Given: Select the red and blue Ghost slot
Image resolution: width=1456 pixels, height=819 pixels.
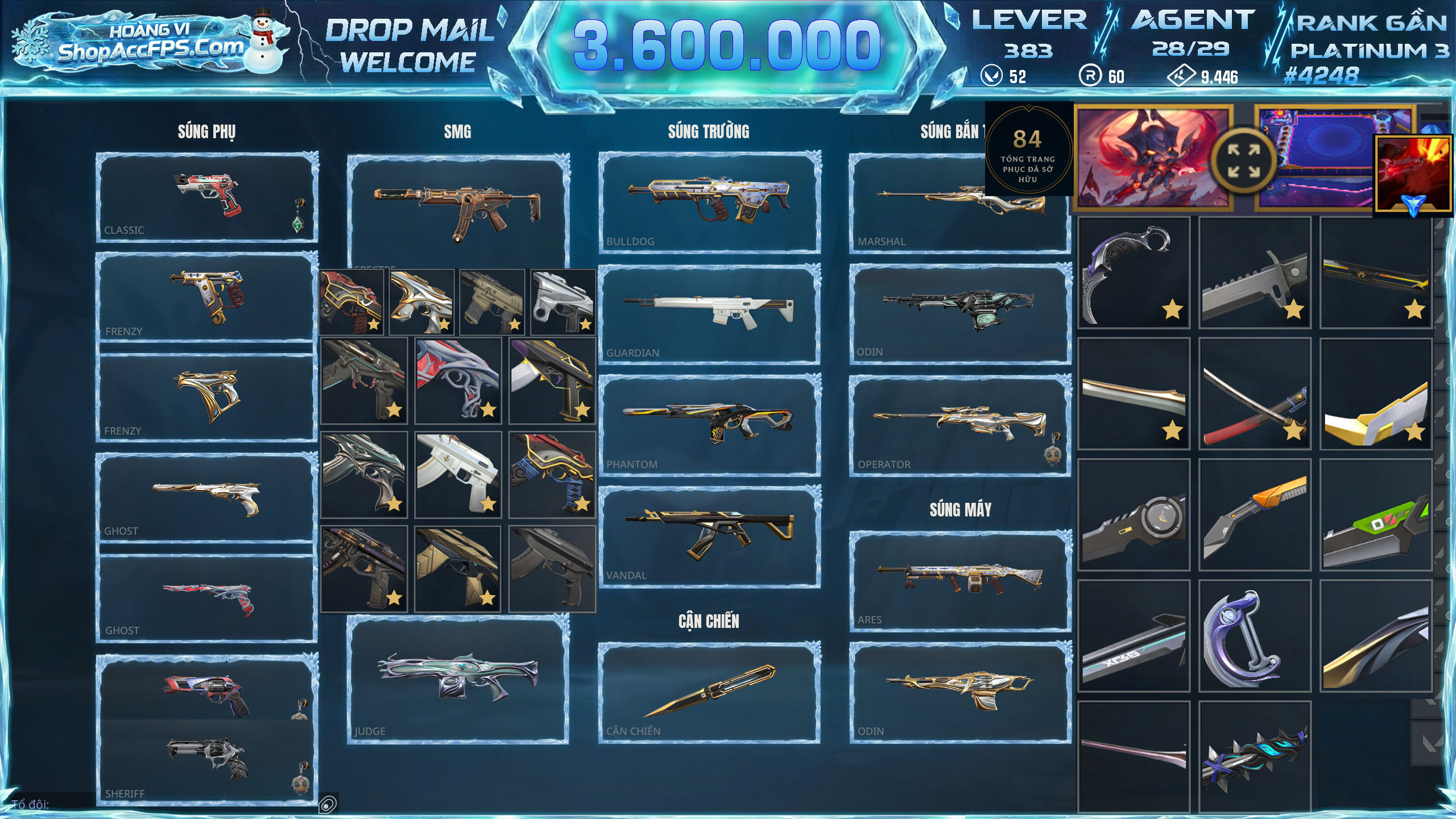Looking at the screenshot, I should coord(206,598).
